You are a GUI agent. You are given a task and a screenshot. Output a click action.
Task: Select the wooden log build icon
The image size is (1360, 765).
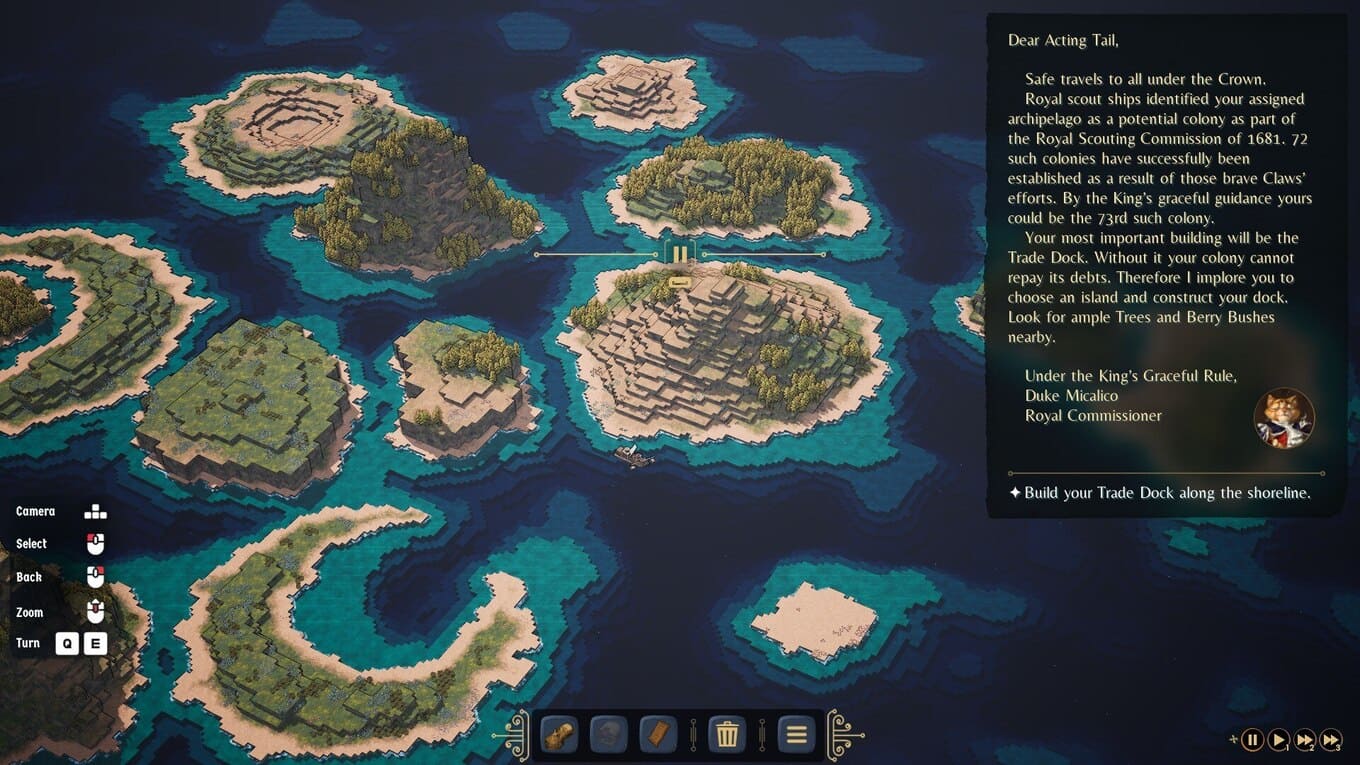point(559,735)
